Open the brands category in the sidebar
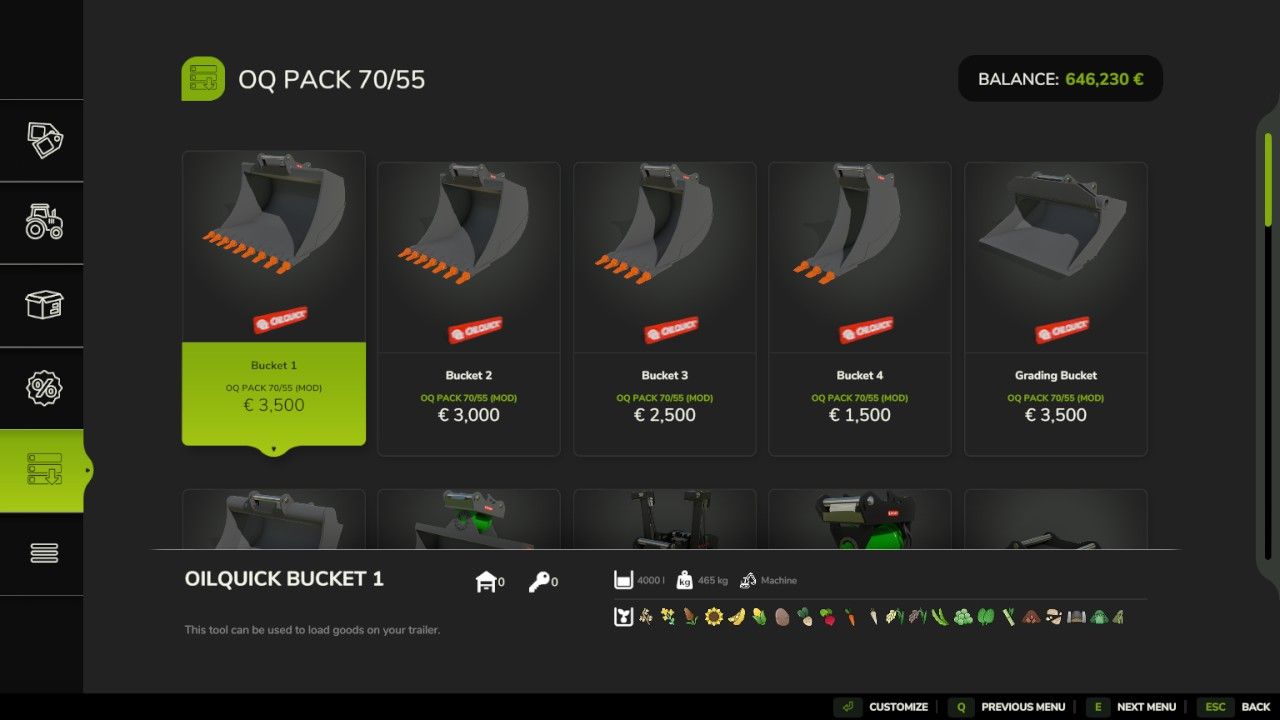 click(x=42, y=140)
